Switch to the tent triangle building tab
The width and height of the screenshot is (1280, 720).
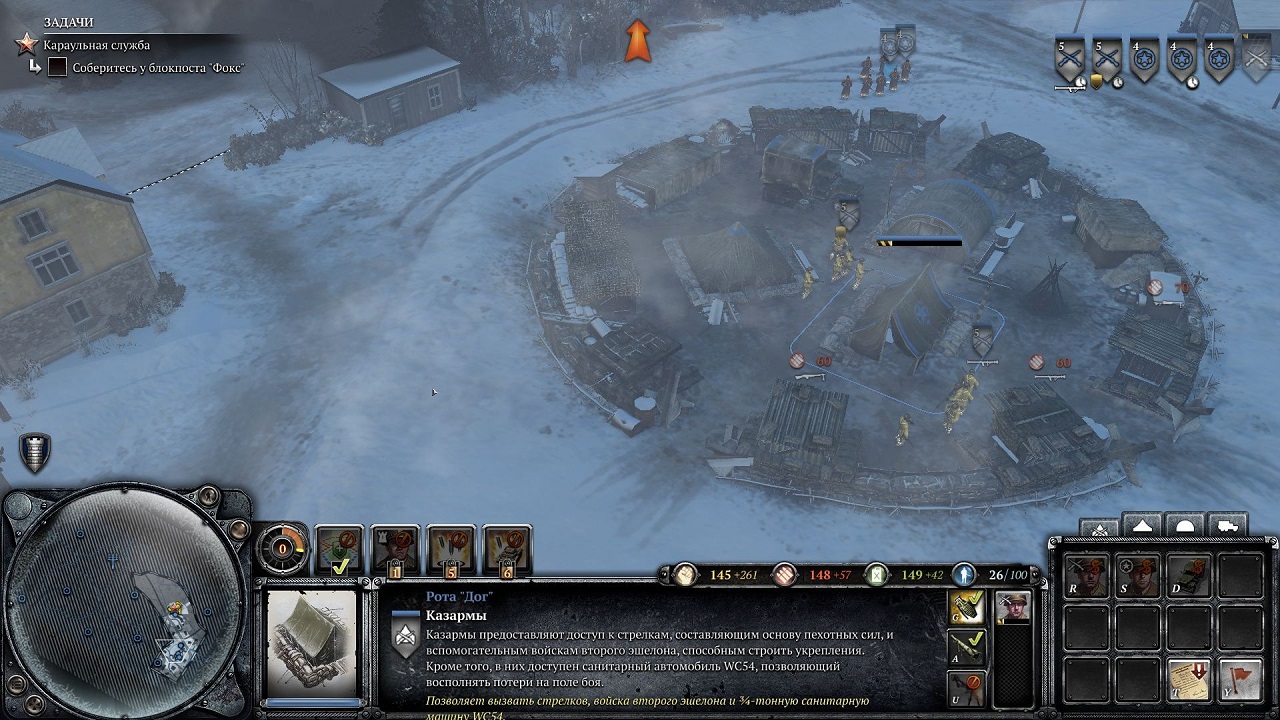1142,526
